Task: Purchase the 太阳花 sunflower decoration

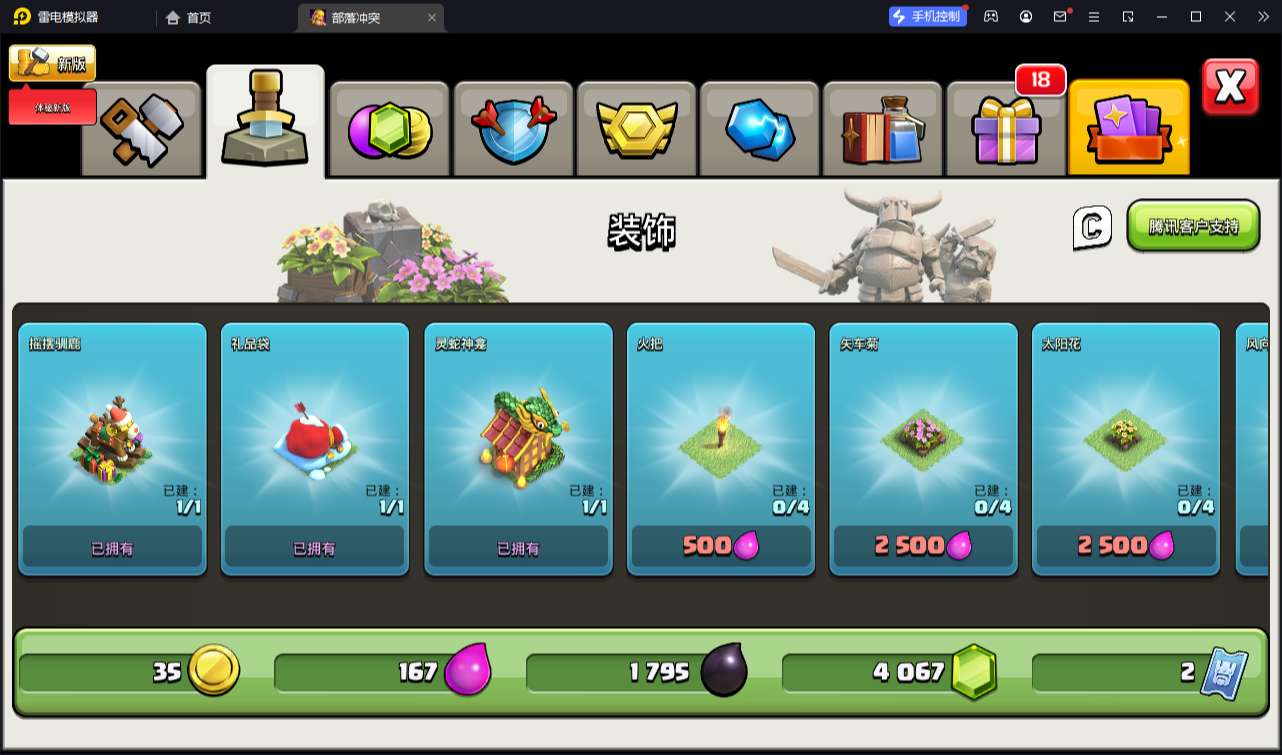Action: [x=1126, y=546]
